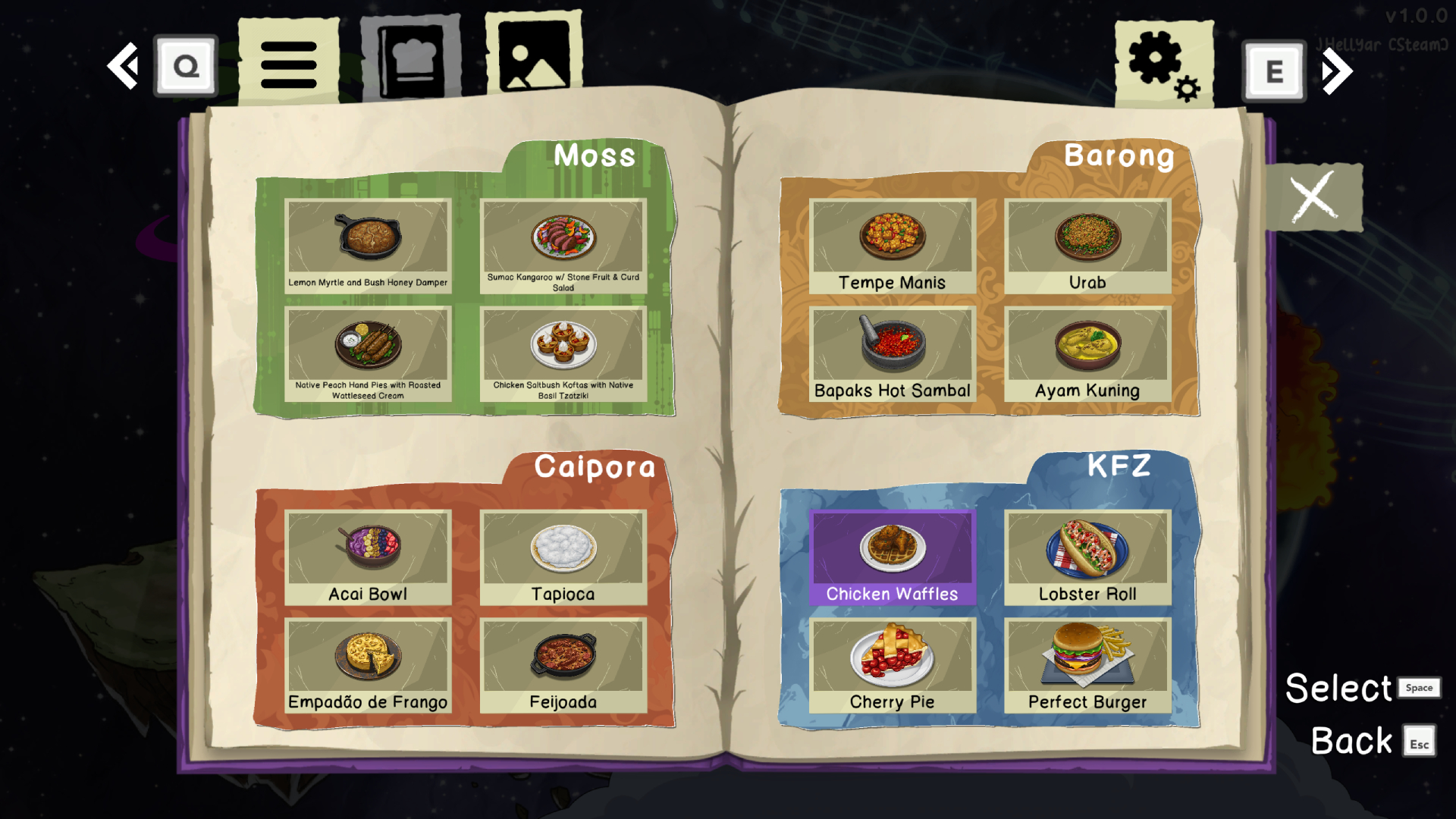Expand the Caipora recipe folder
1456x819 pixels.
[595, 468]
